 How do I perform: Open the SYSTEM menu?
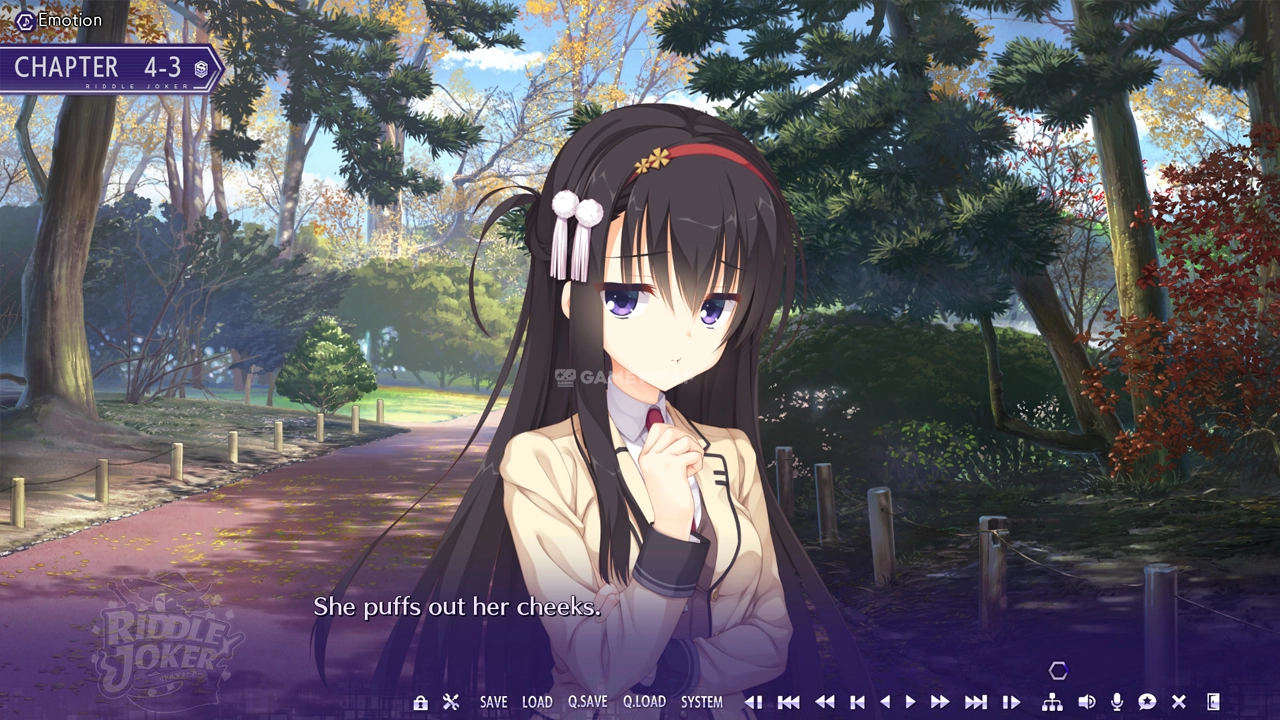coord(701,702)
